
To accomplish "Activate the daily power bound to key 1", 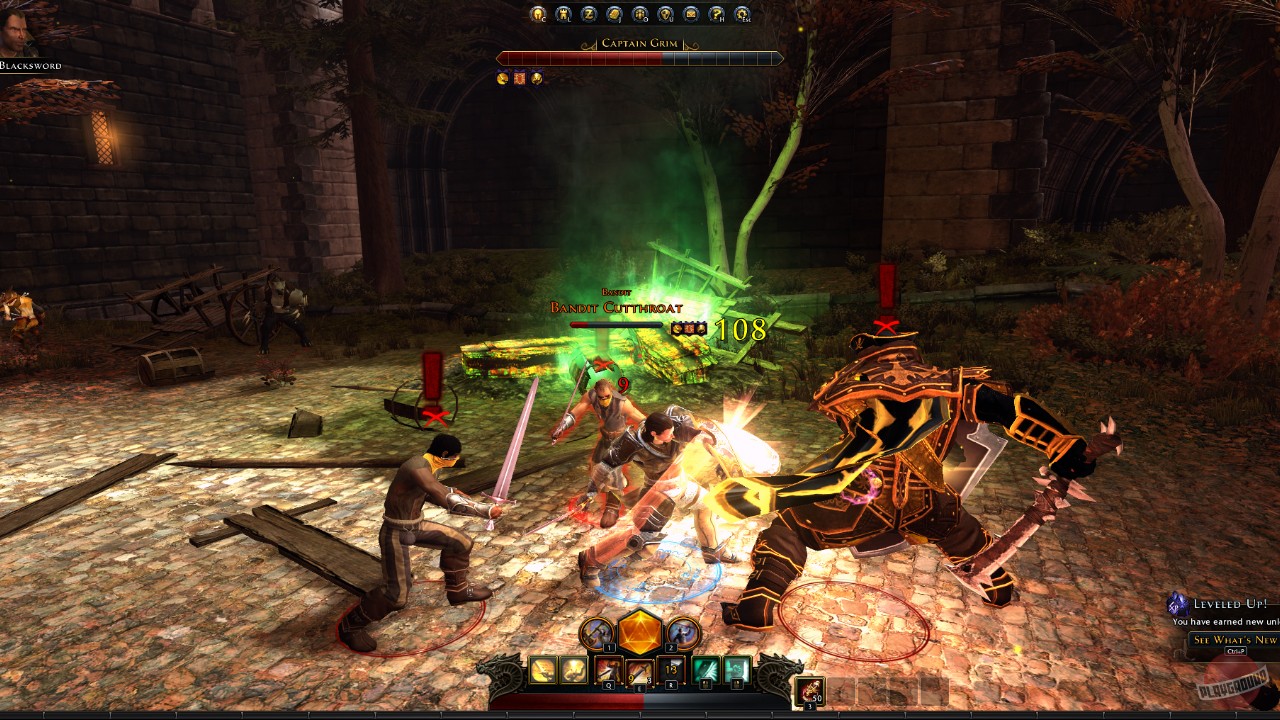I will 597,633.
